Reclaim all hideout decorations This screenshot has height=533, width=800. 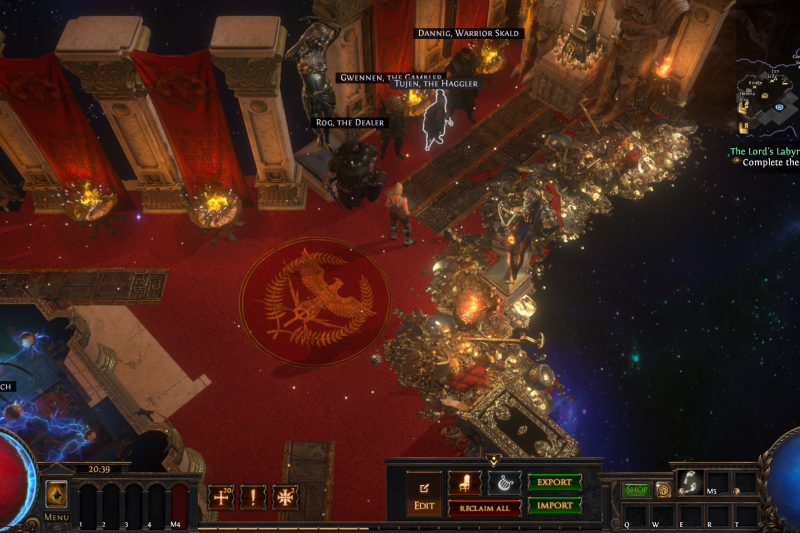pos(484,508)
